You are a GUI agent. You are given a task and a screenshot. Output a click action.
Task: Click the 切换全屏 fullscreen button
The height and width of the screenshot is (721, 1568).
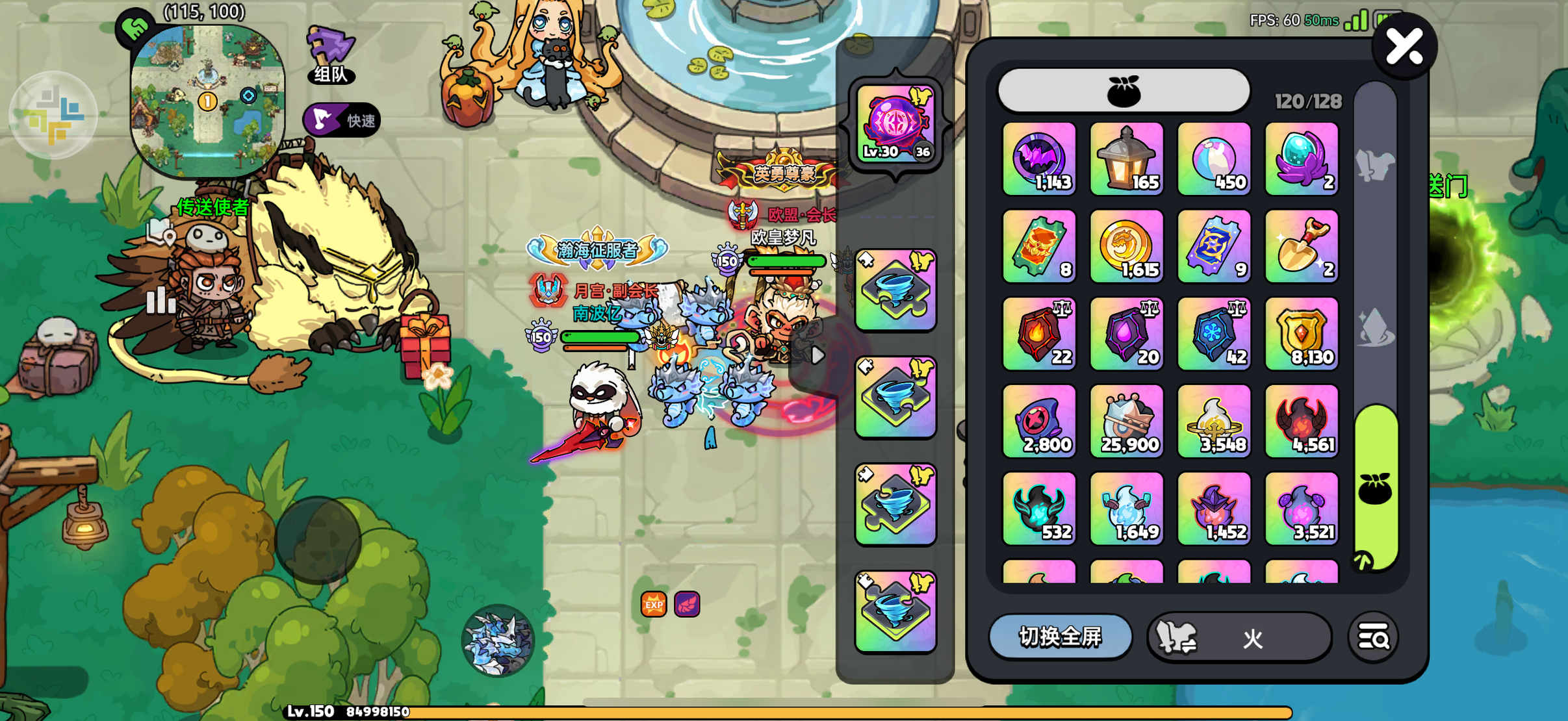point(1060,637)
